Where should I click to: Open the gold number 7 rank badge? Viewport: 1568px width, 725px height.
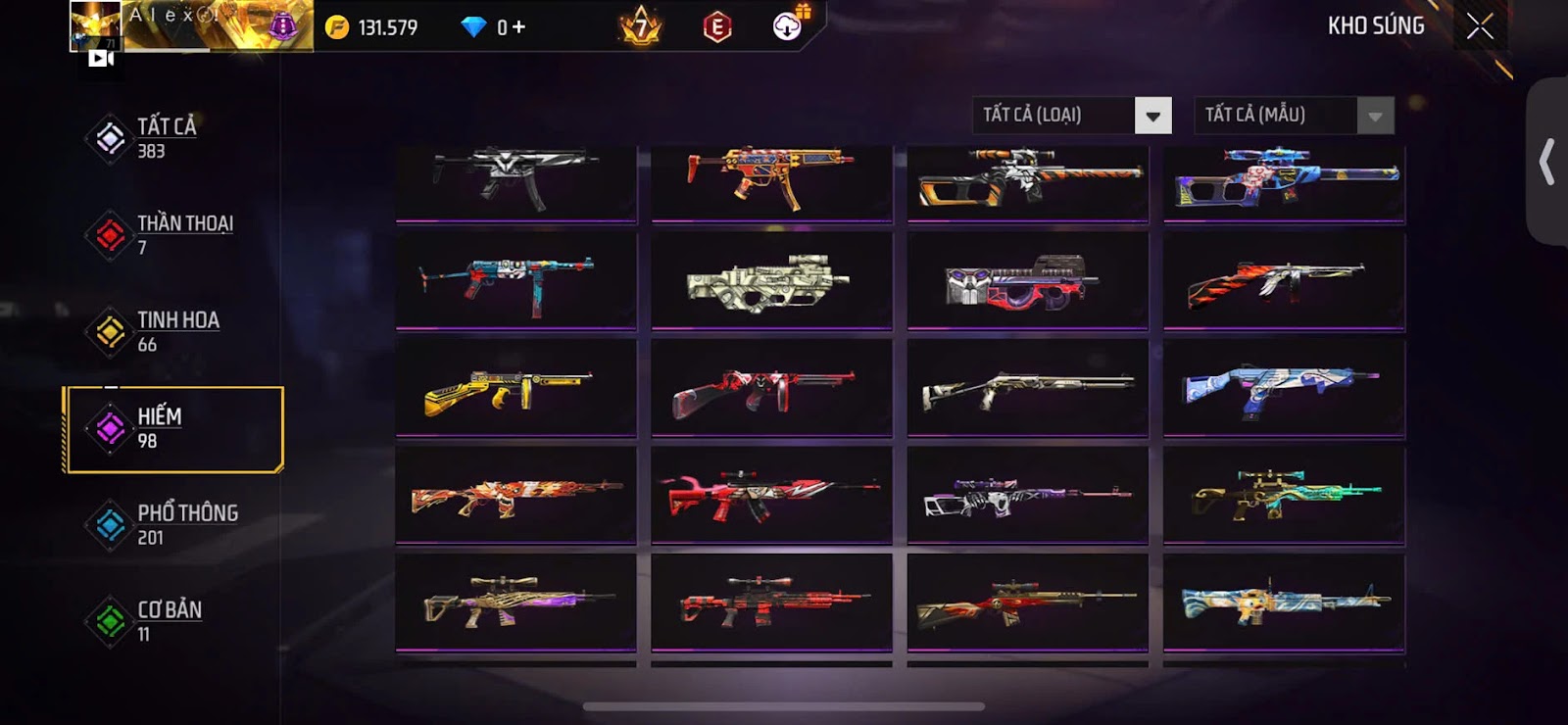641,26
